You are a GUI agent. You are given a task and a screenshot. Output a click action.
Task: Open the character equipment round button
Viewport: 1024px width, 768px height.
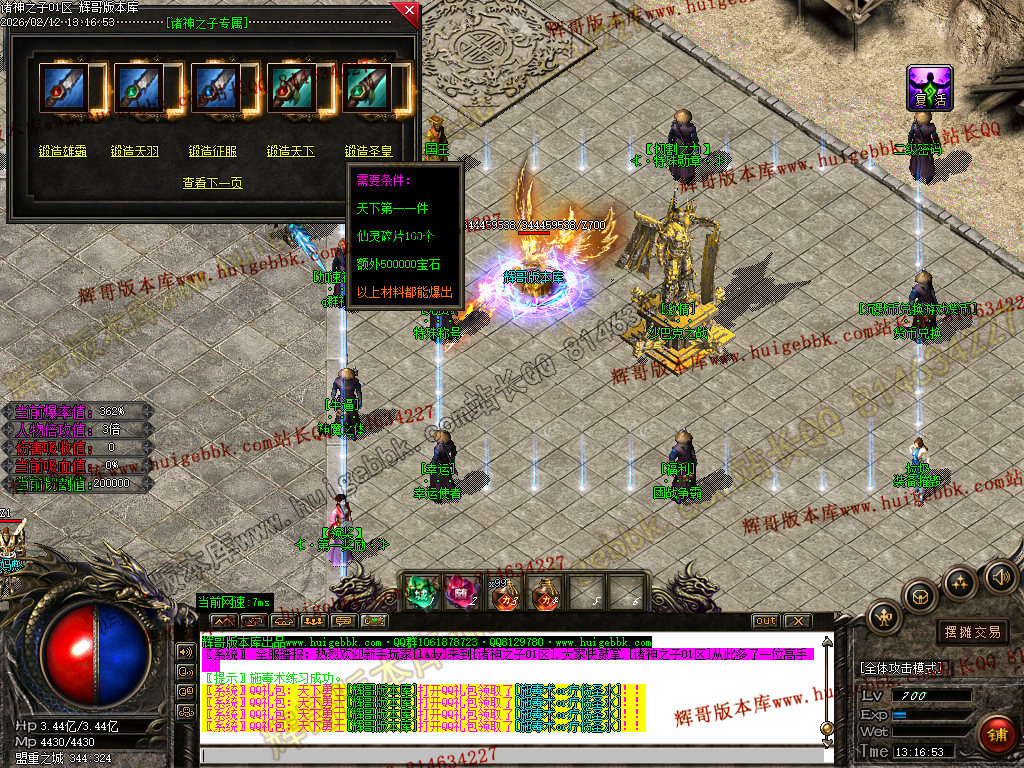click(884, 617)
